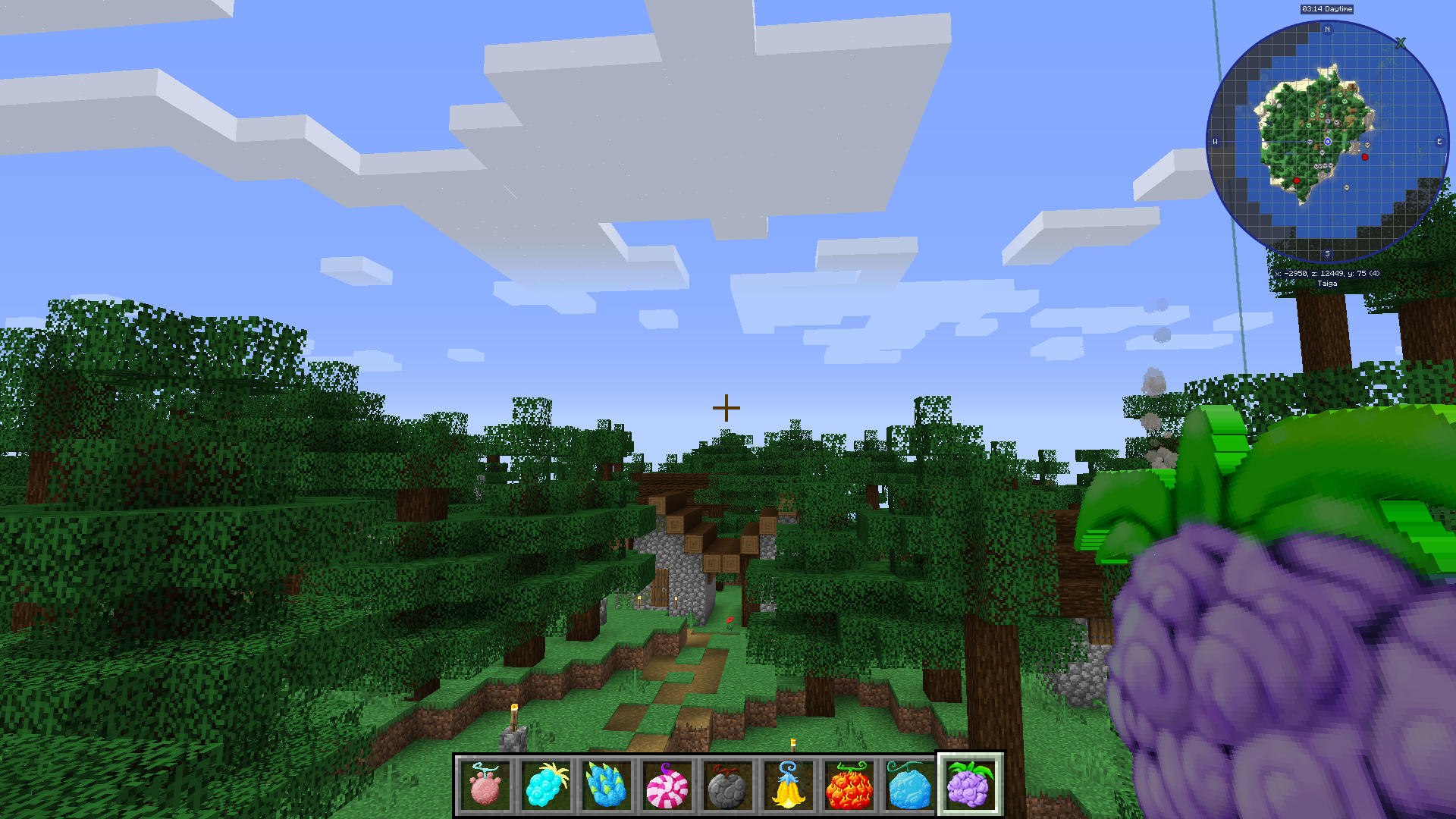Click the N compass label on the minimap

click(1327, 29)
